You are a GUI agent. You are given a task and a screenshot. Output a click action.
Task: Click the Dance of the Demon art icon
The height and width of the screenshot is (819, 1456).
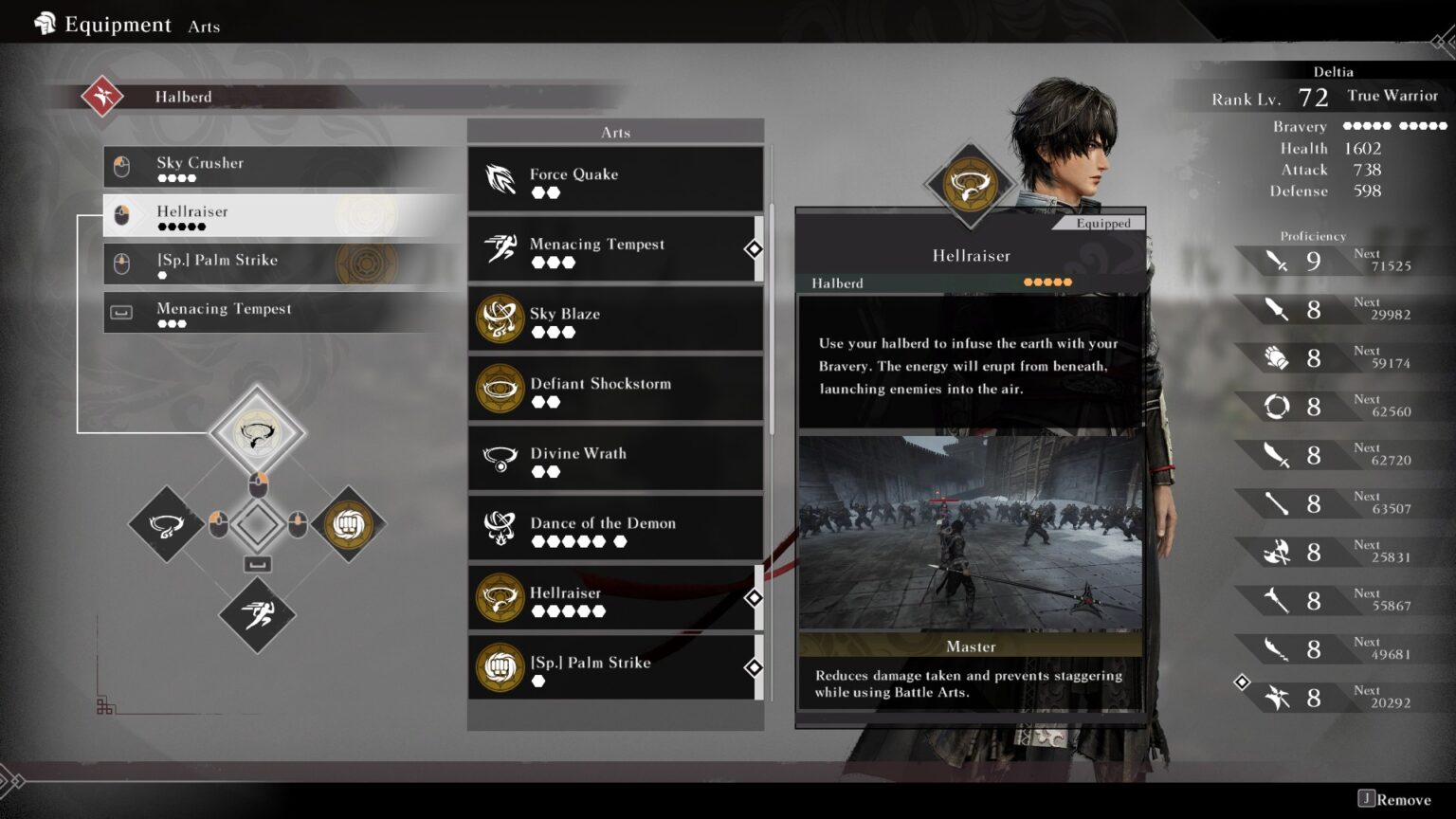pos(499,527)
